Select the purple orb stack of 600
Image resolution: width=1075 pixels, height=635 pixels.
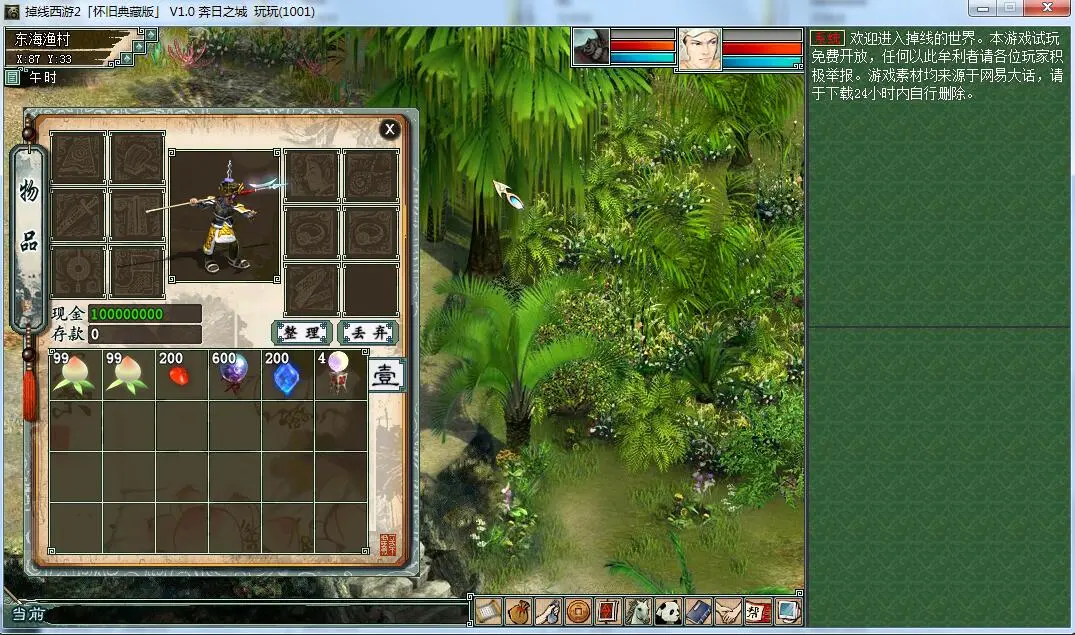(235, 375)
